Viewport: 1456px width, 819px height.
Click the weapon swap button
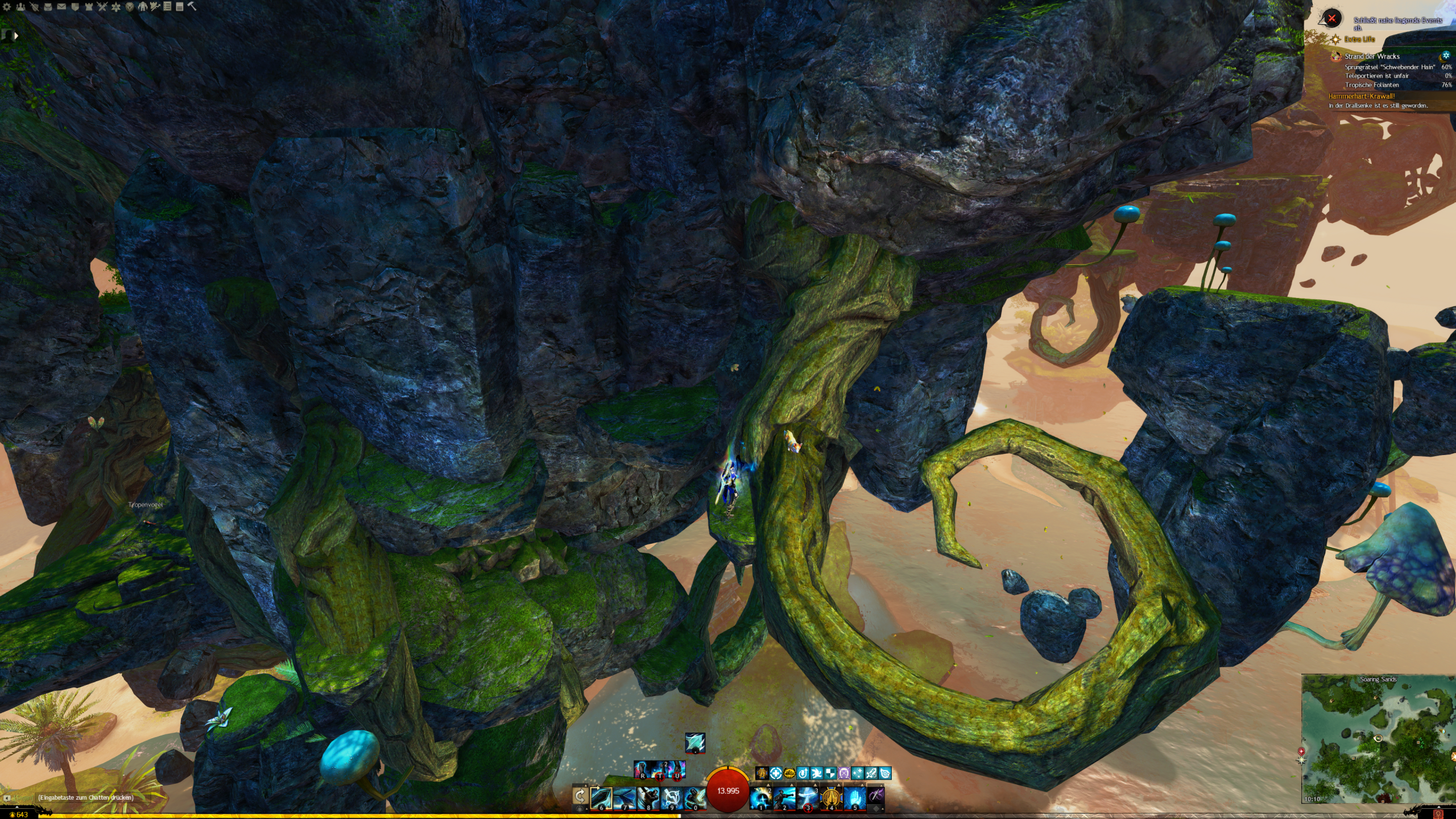580,796
